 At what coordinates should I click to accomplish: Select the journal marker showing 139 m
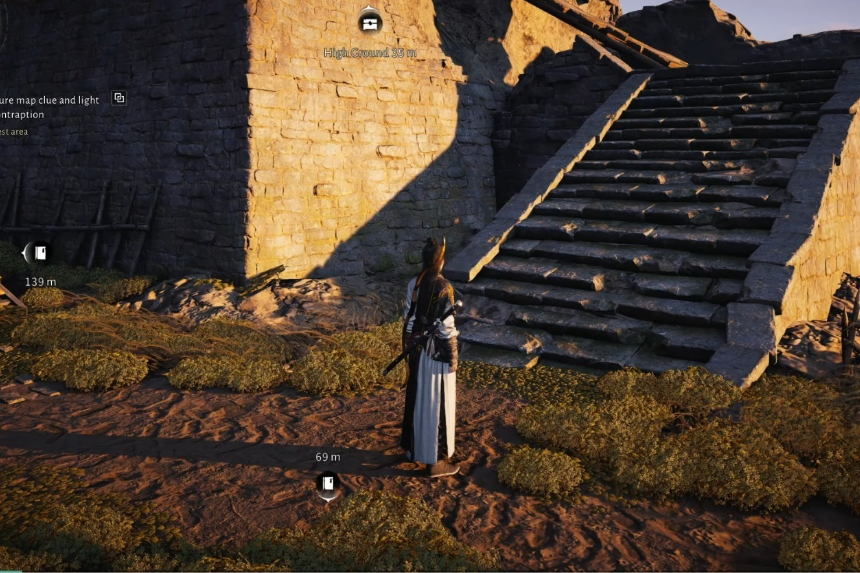[x=38, y=253]
